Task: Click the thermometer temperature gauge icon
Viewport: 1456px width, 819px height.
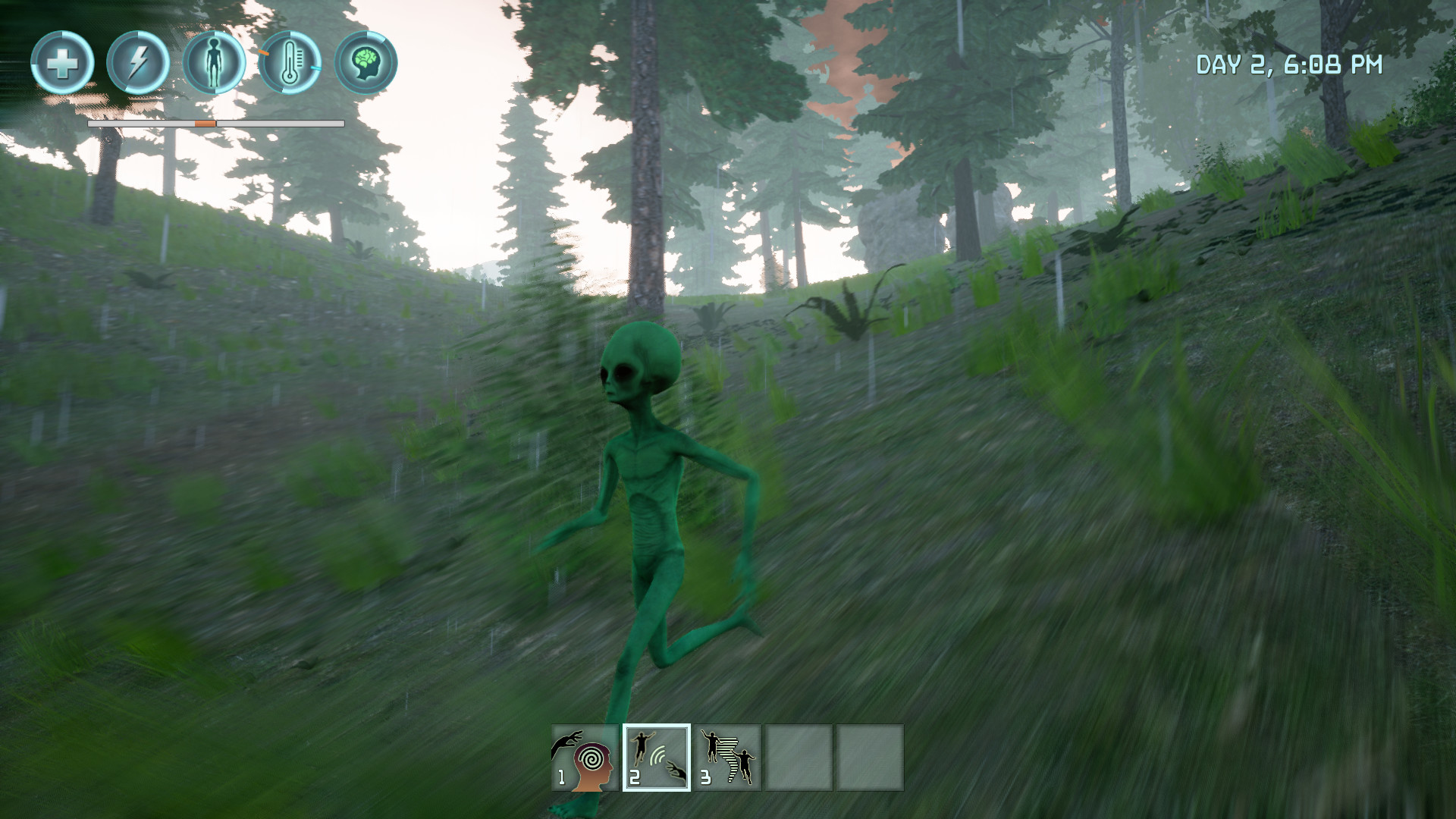Action: point(292,63)
